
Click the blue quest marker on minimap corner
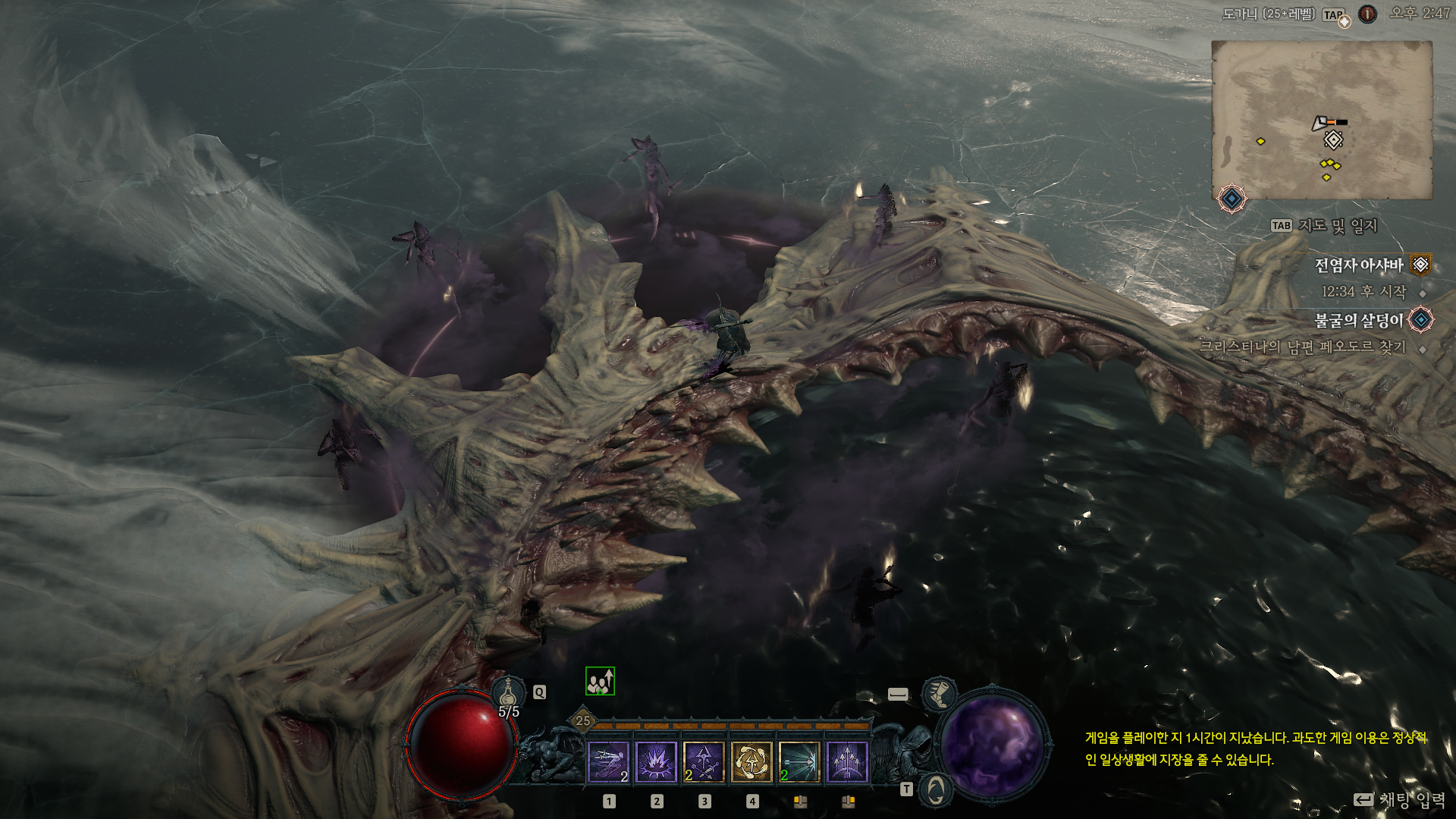1232,199
